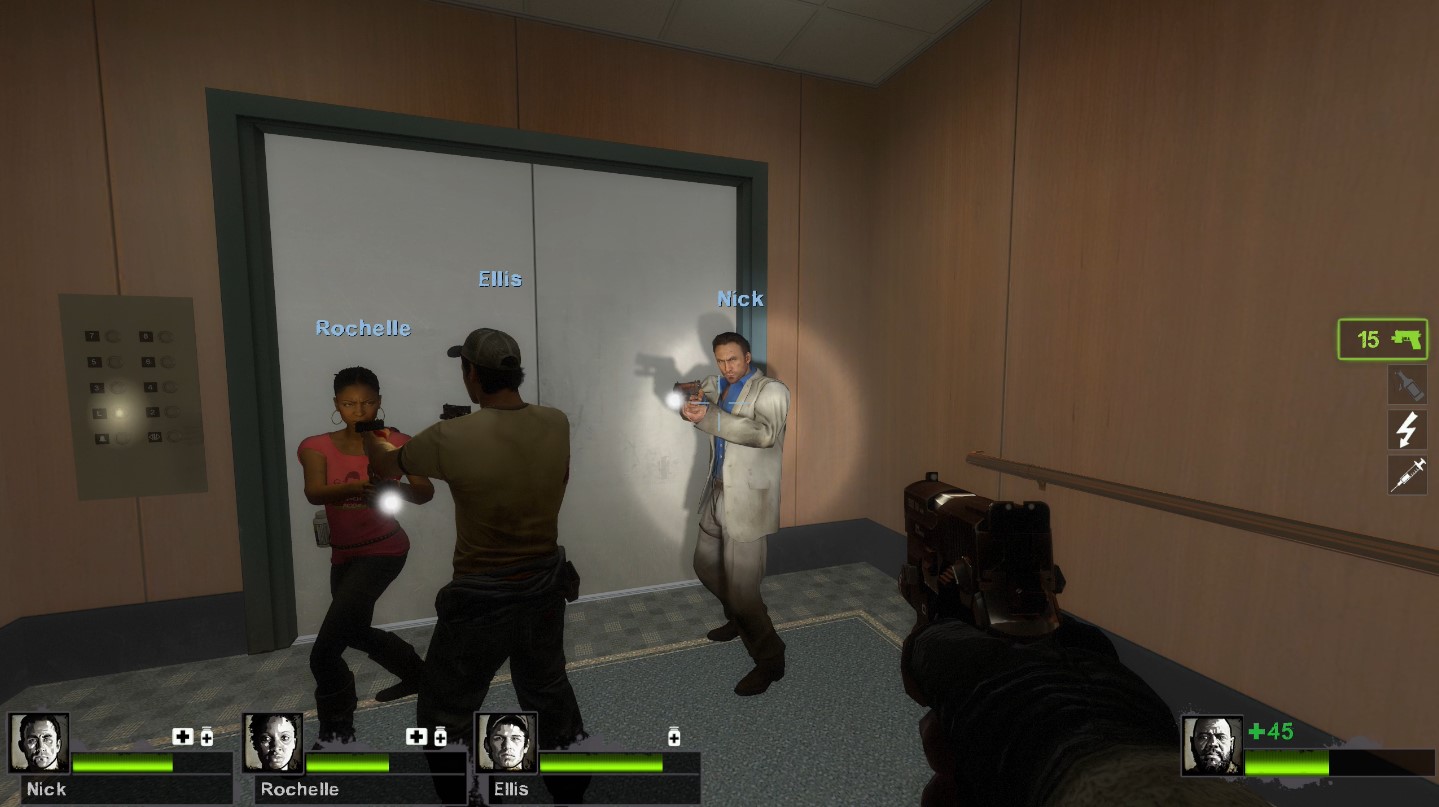Screen dimensions: 1439x807
Task: Click the floating Ellis name tag
Action: (498, 279)
